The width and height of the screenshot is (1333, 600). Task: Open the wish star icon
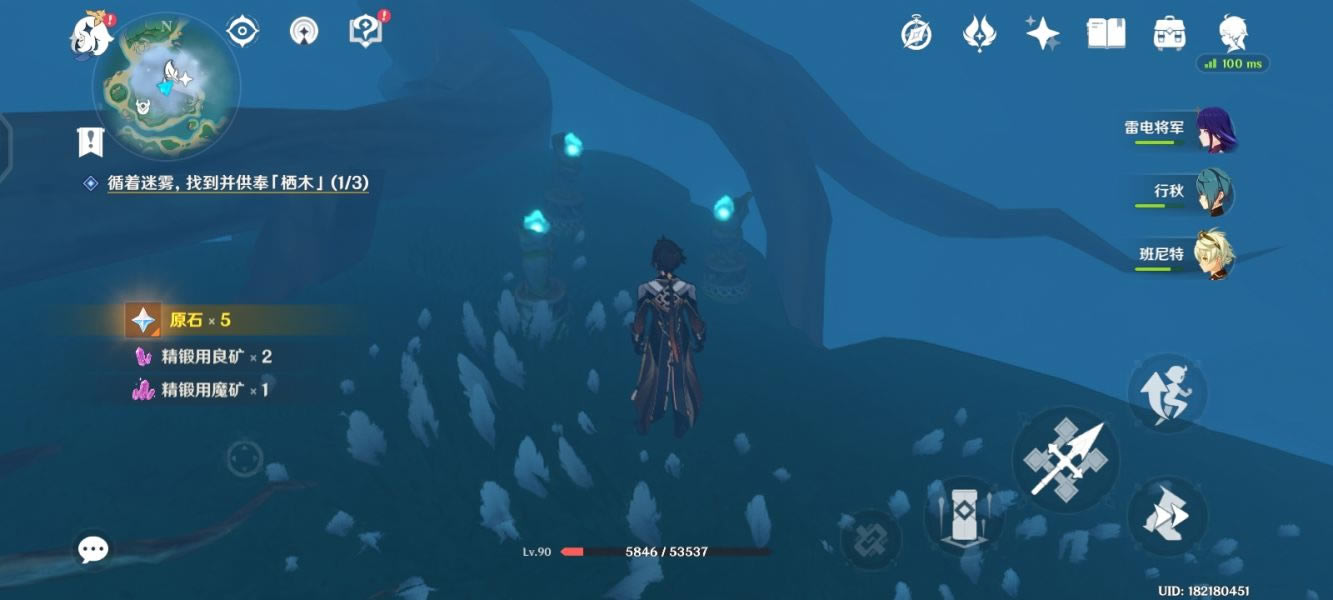(1042, 34)
